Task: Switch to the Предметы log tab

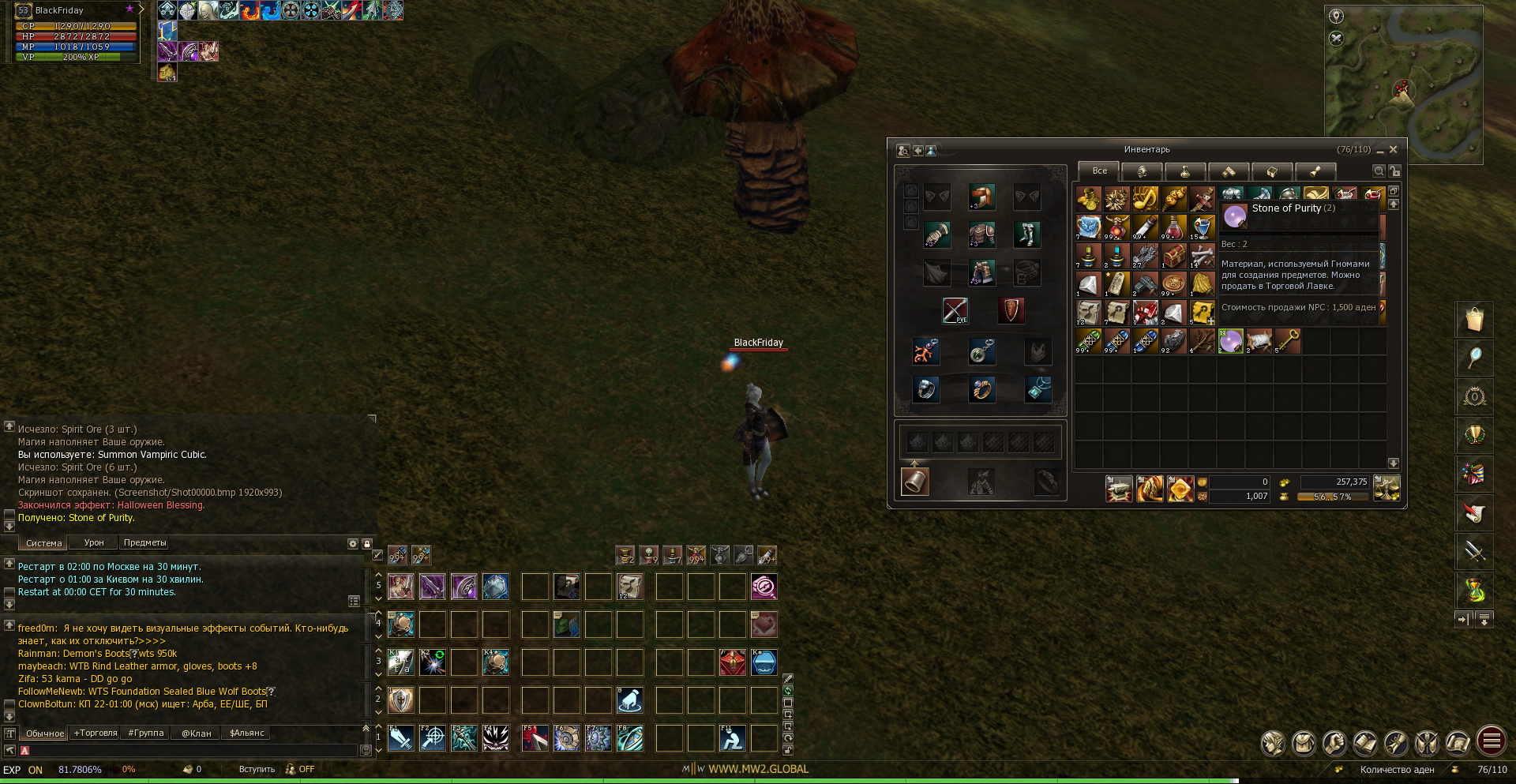Action: (144, 543)
